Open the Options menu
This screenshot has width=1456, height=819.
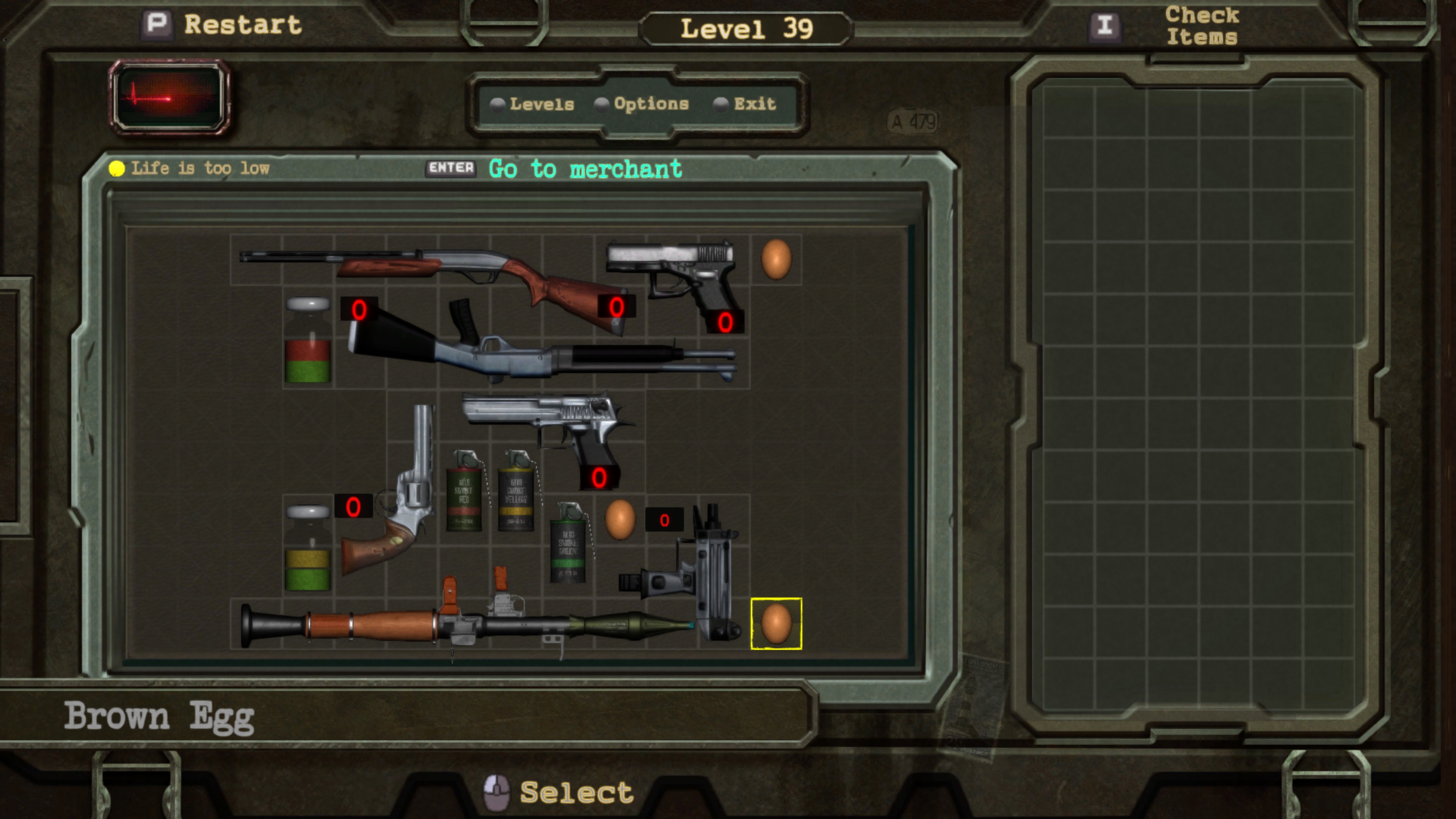coord(651,104)
